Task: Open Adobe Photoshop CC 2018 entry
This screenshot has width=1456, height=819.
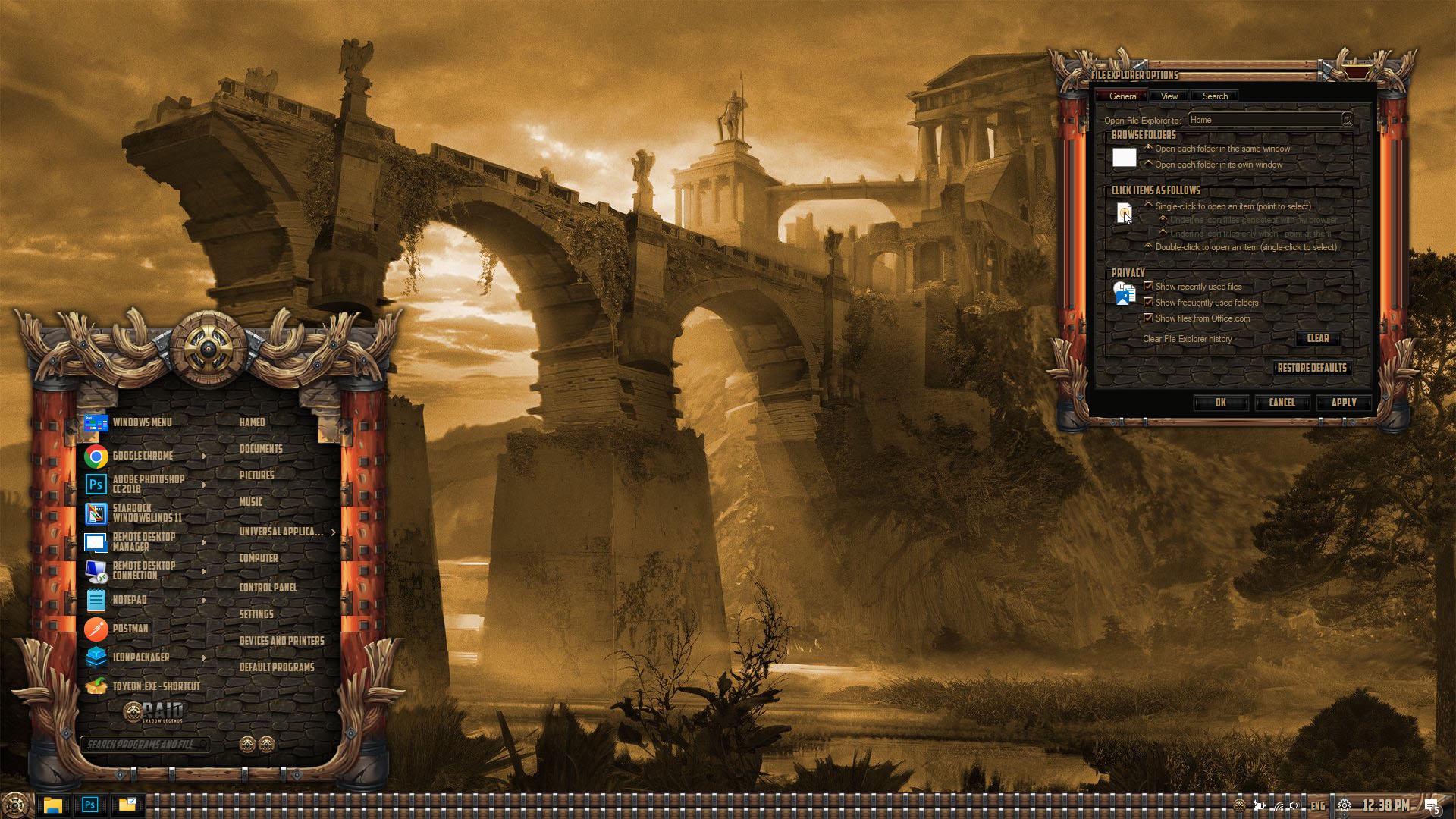Action: click(148, 484)
